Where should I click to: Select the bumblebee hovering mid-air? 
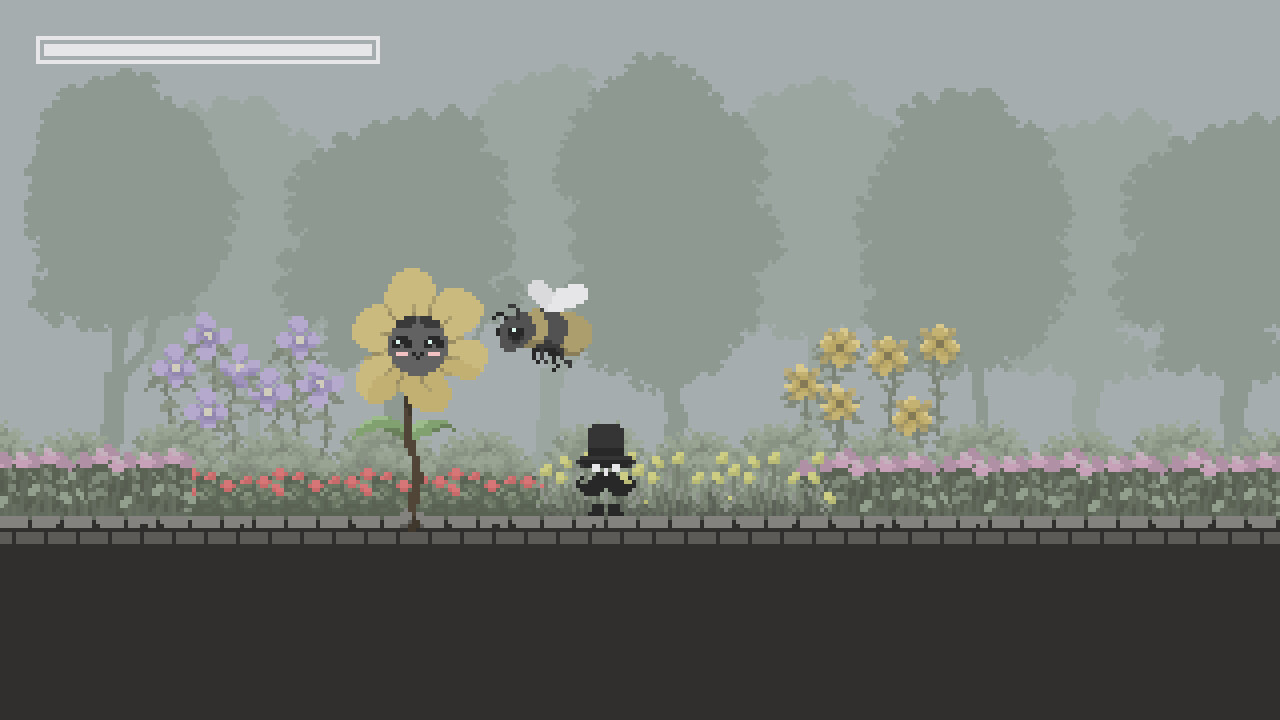tap(545, 330)
